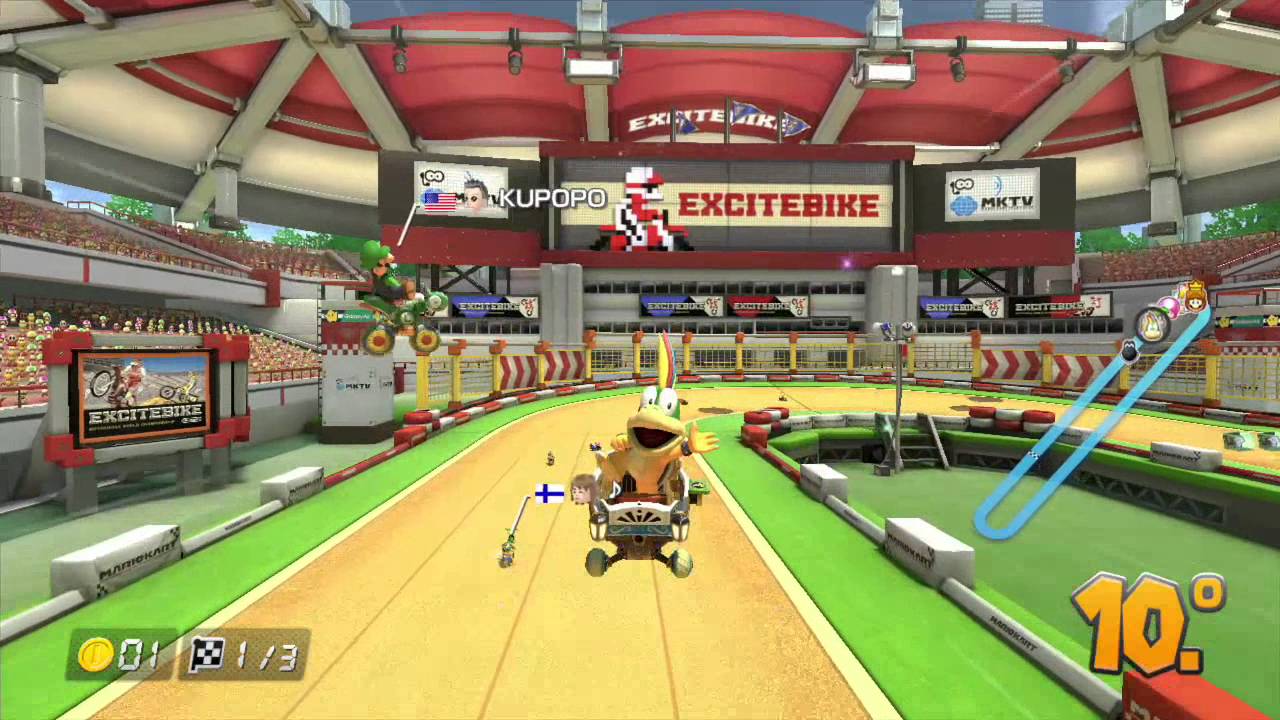Click the checkered finish line on the minimap

(1034, 455)
